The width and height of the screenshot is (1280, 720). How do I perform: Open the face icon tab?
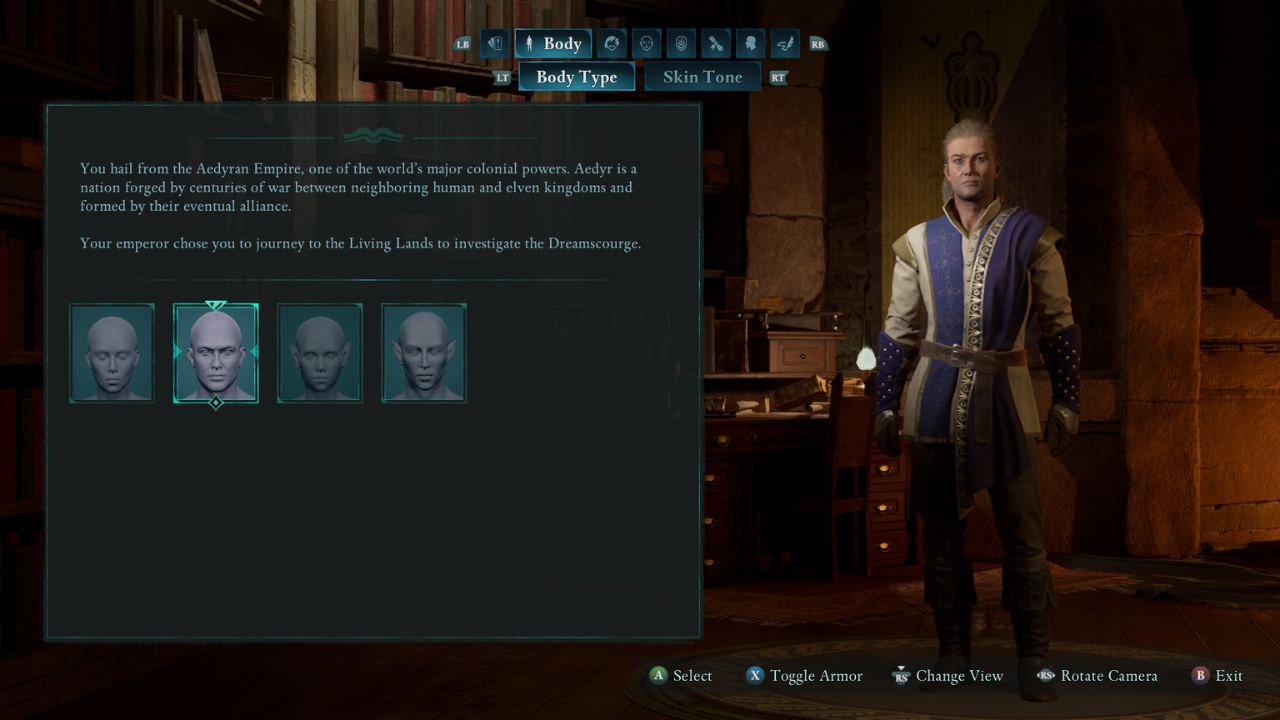pyautogui.click(x=646, y=44)
